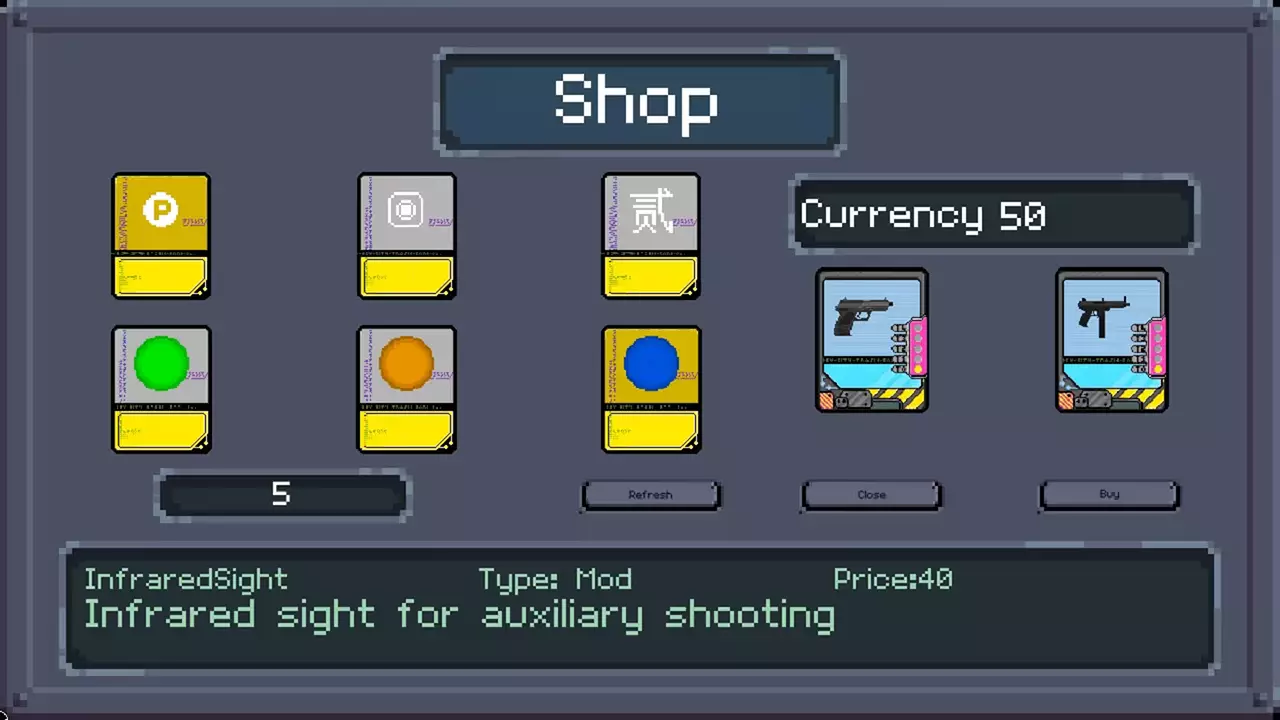Viewport: 1280px width, 720px height.
Task: Select the pistol weapon card
Action: 872,340
